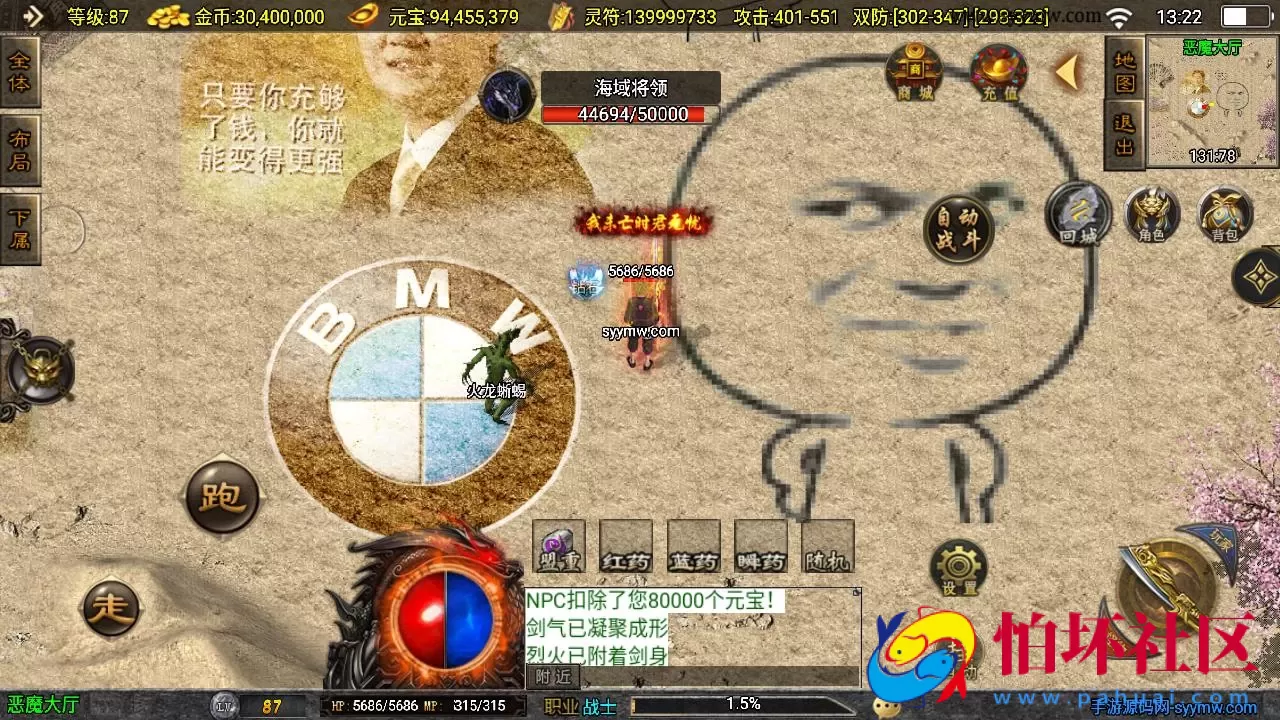Viewport: 1280px width, 720px height.
Task: Switch to 走 walk movement mode
Action: pyautogui.click(x=112, y=608)
